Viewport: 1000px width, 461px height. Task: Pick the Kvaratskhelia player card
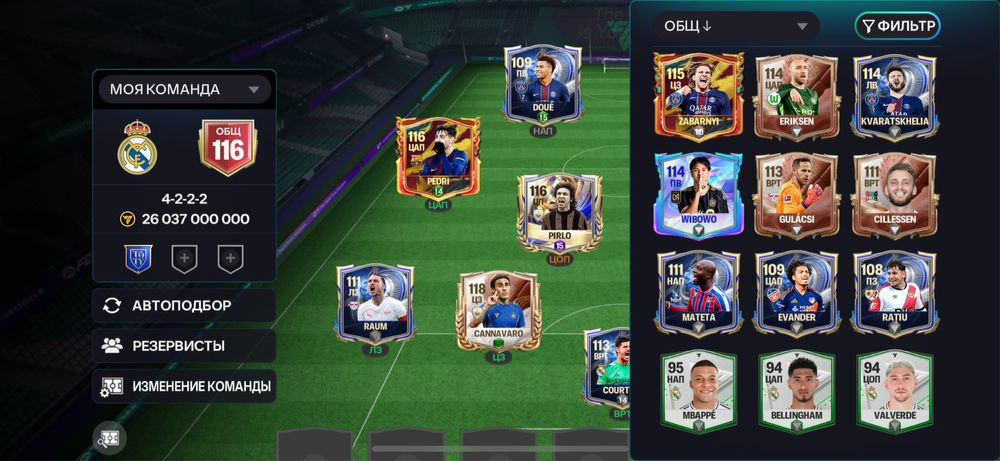pos(895,94)
